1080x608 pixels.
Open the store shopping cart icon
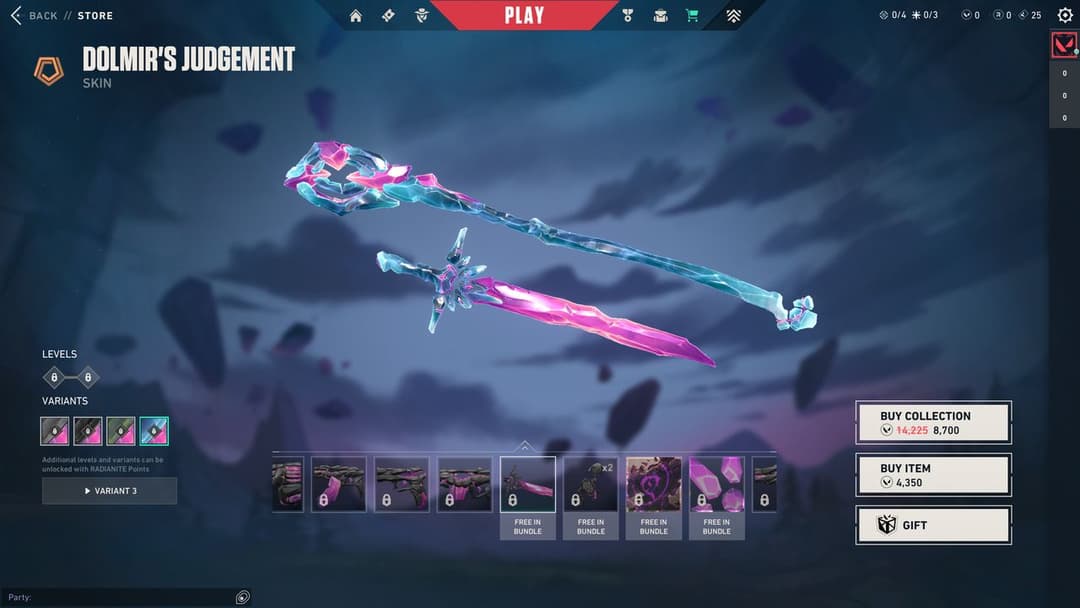[691, 15]
